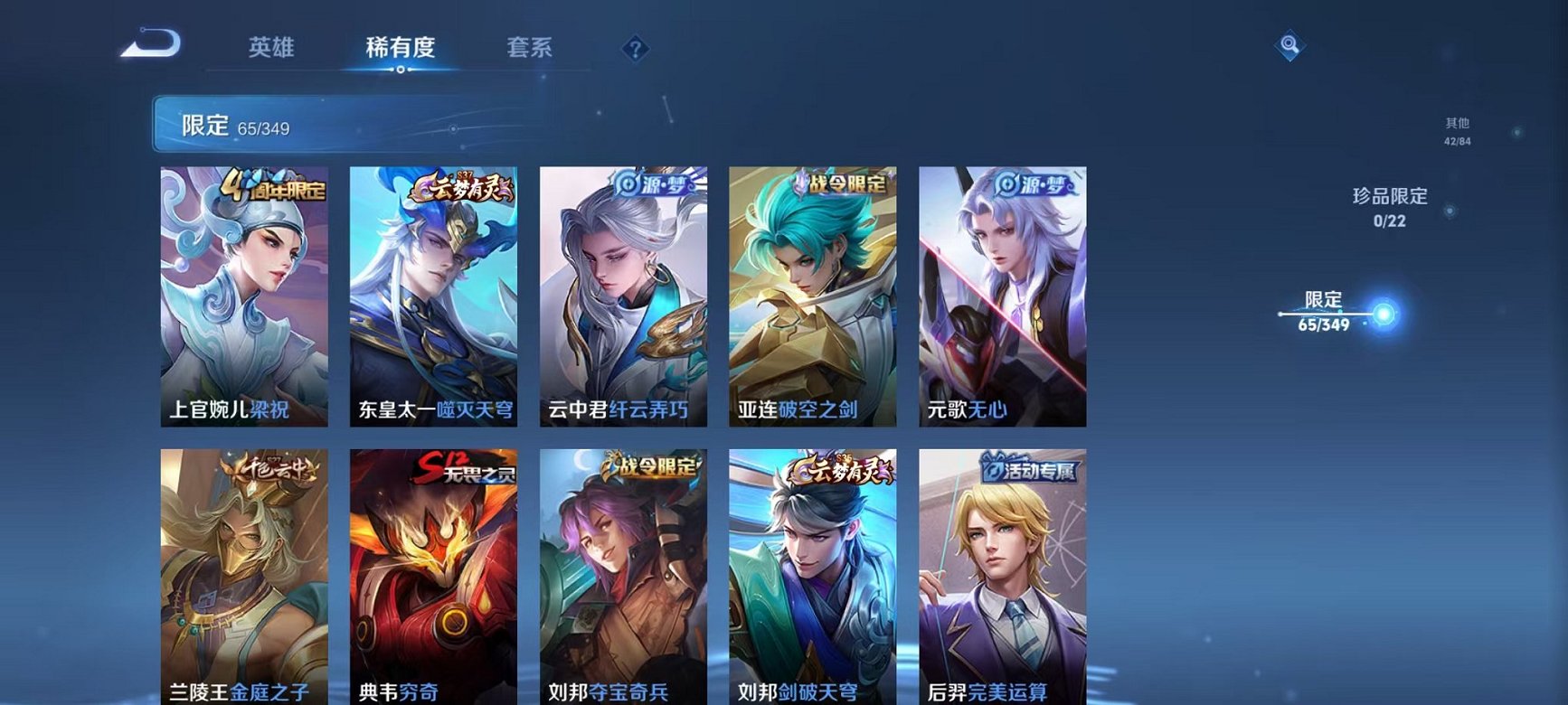Switch to the 英雄 tab
Screen dimensions: 1568x705
pos(272,49)
